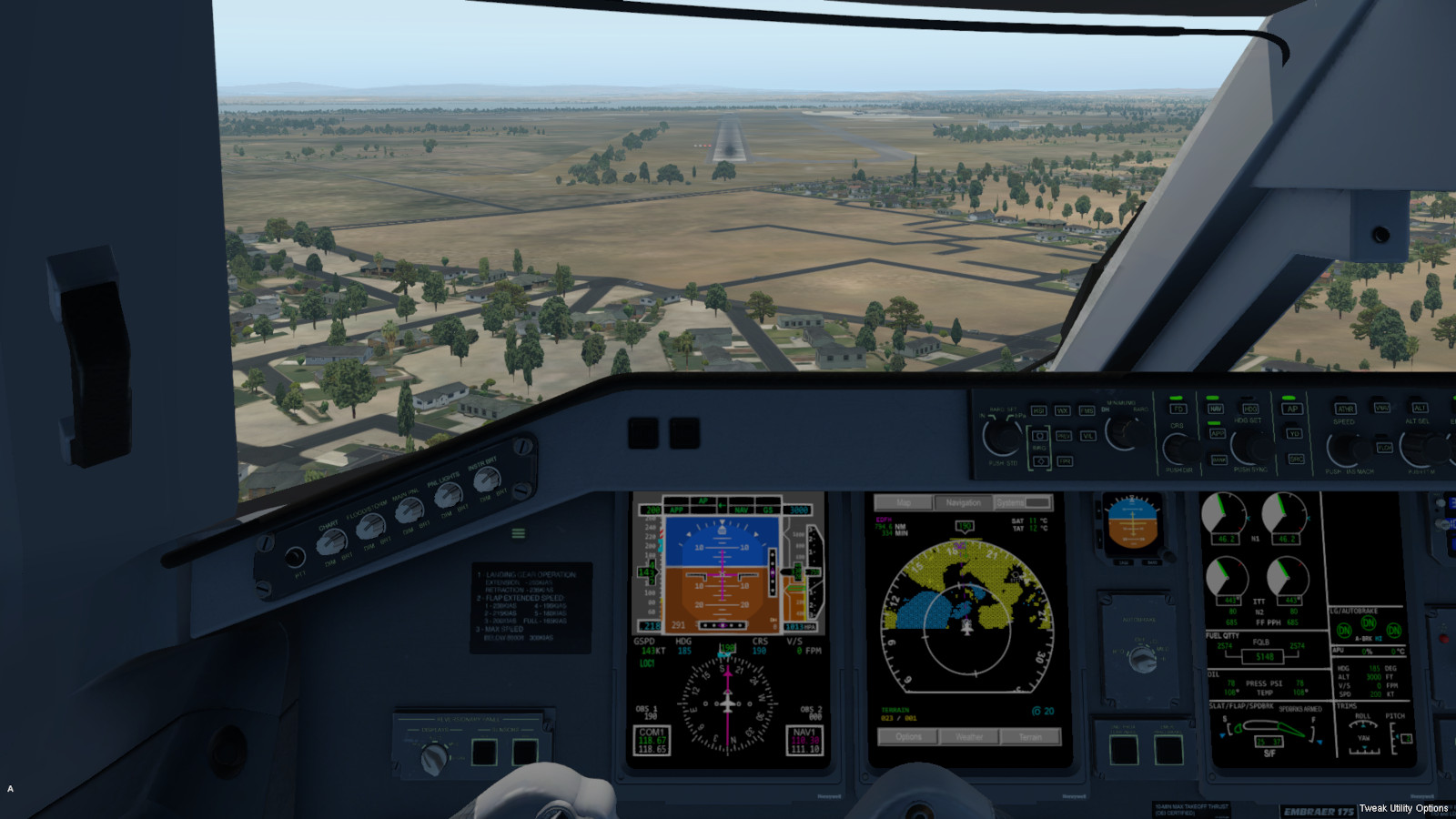
Task: Click the PTT push-to-talk button
Action: 295,556
